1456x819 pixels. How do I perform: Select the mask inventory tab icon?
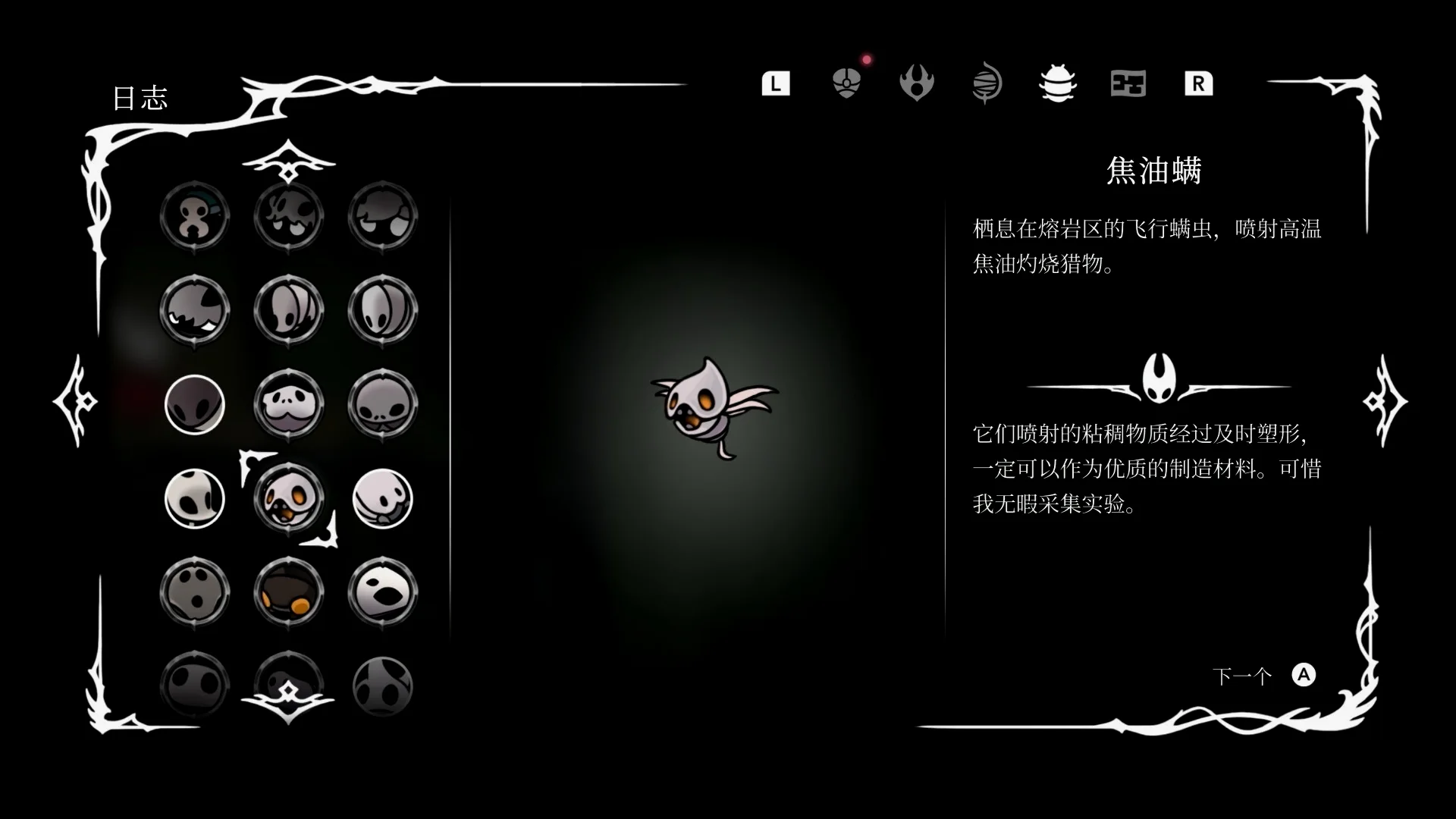pos(846,83)
